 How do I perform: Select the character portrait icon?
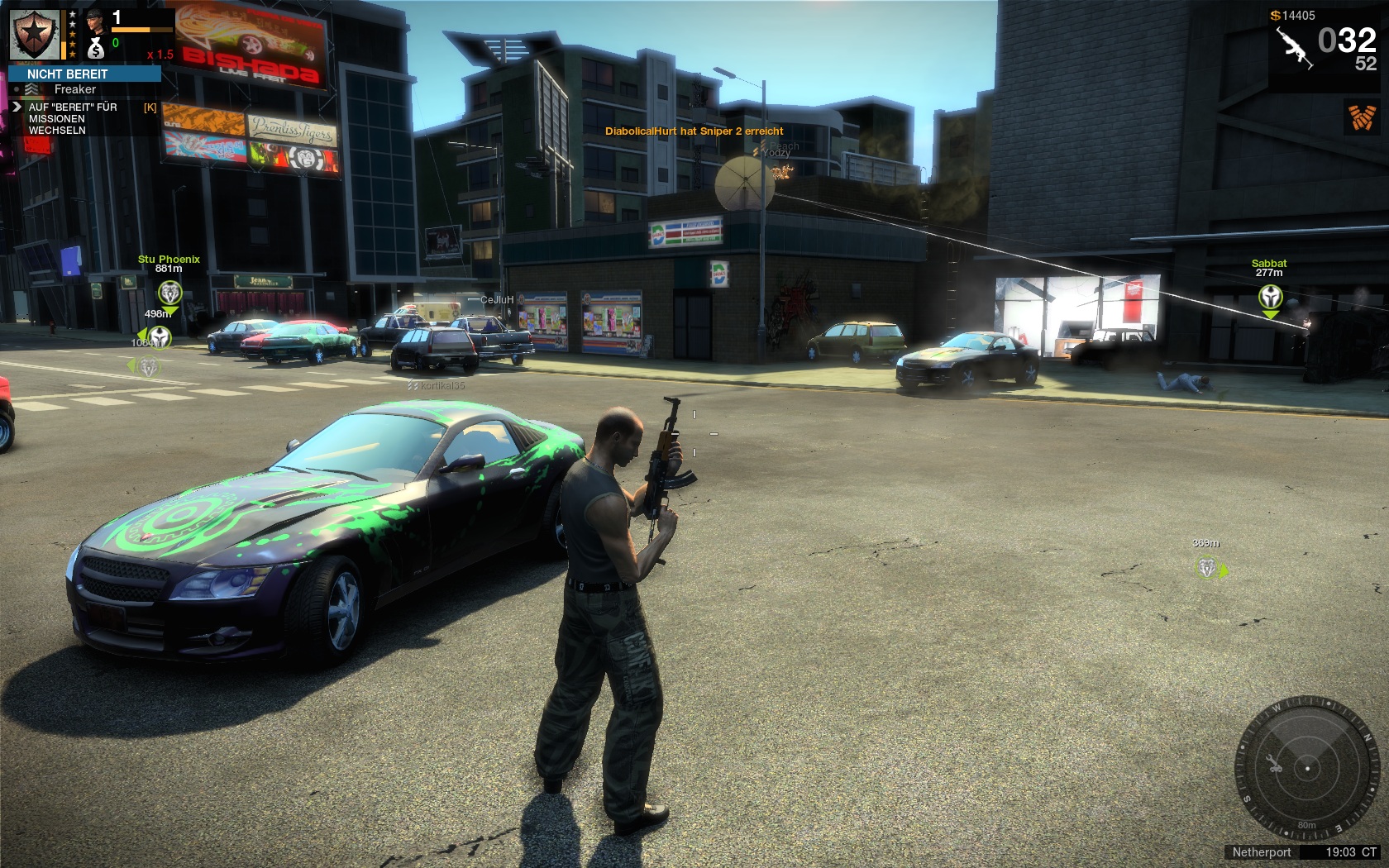[x=96, y=20]
